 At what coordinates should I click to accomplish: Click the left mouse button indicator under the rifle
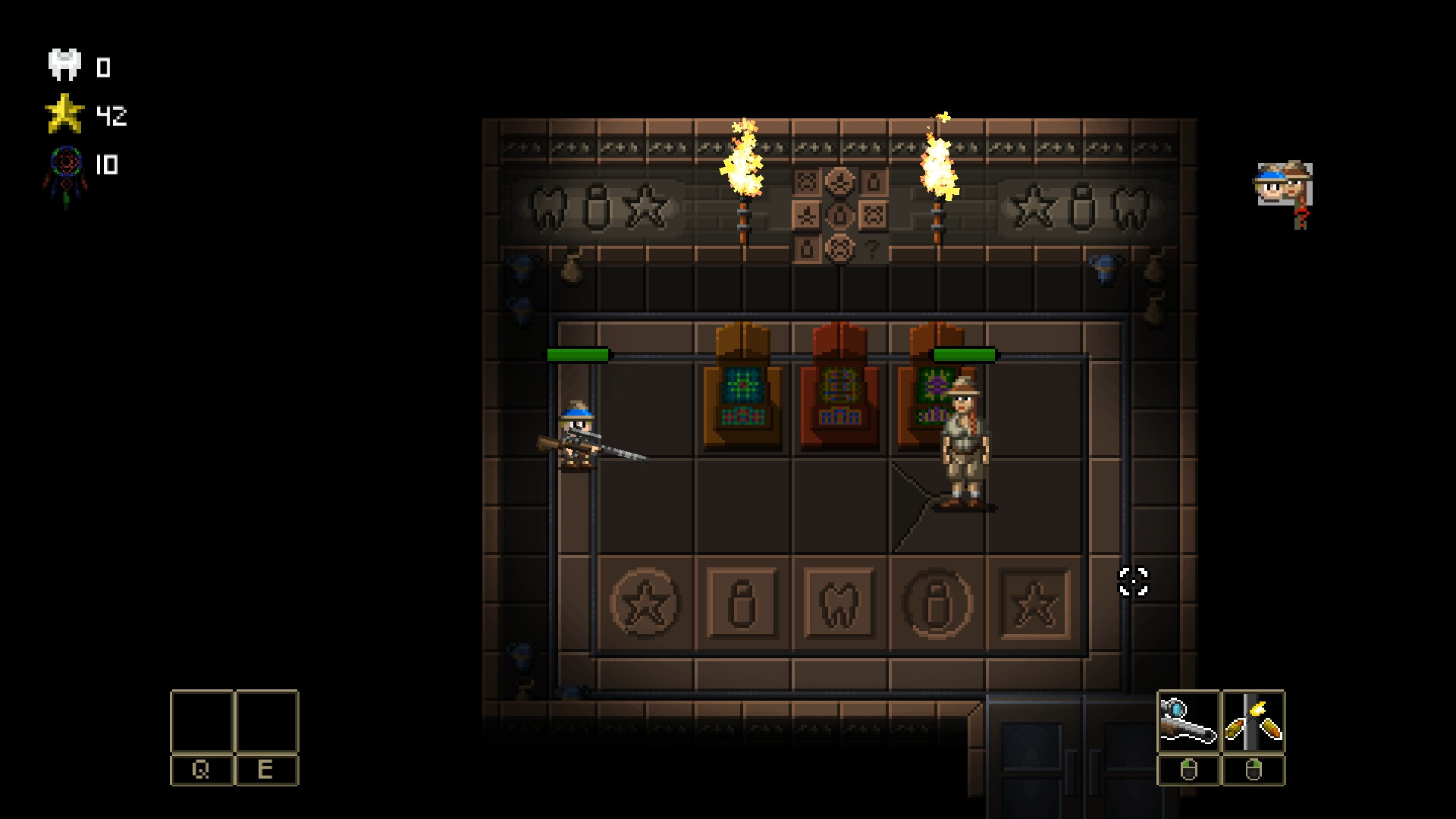(1189, 770)
